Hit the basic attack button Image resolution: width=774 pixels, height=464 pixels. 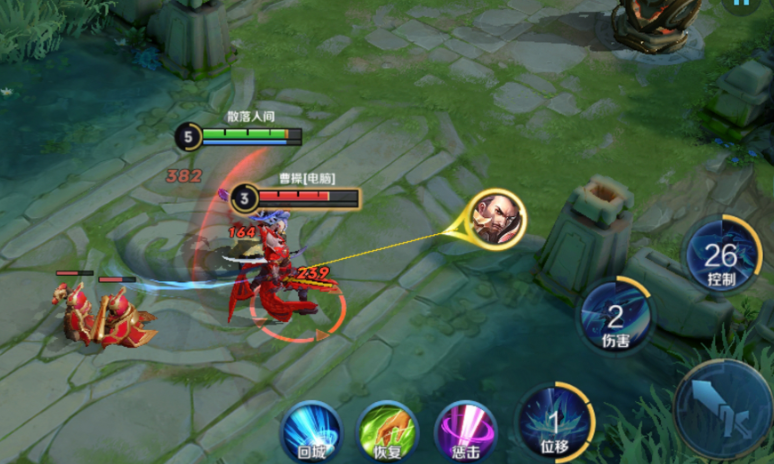[724, 410]
